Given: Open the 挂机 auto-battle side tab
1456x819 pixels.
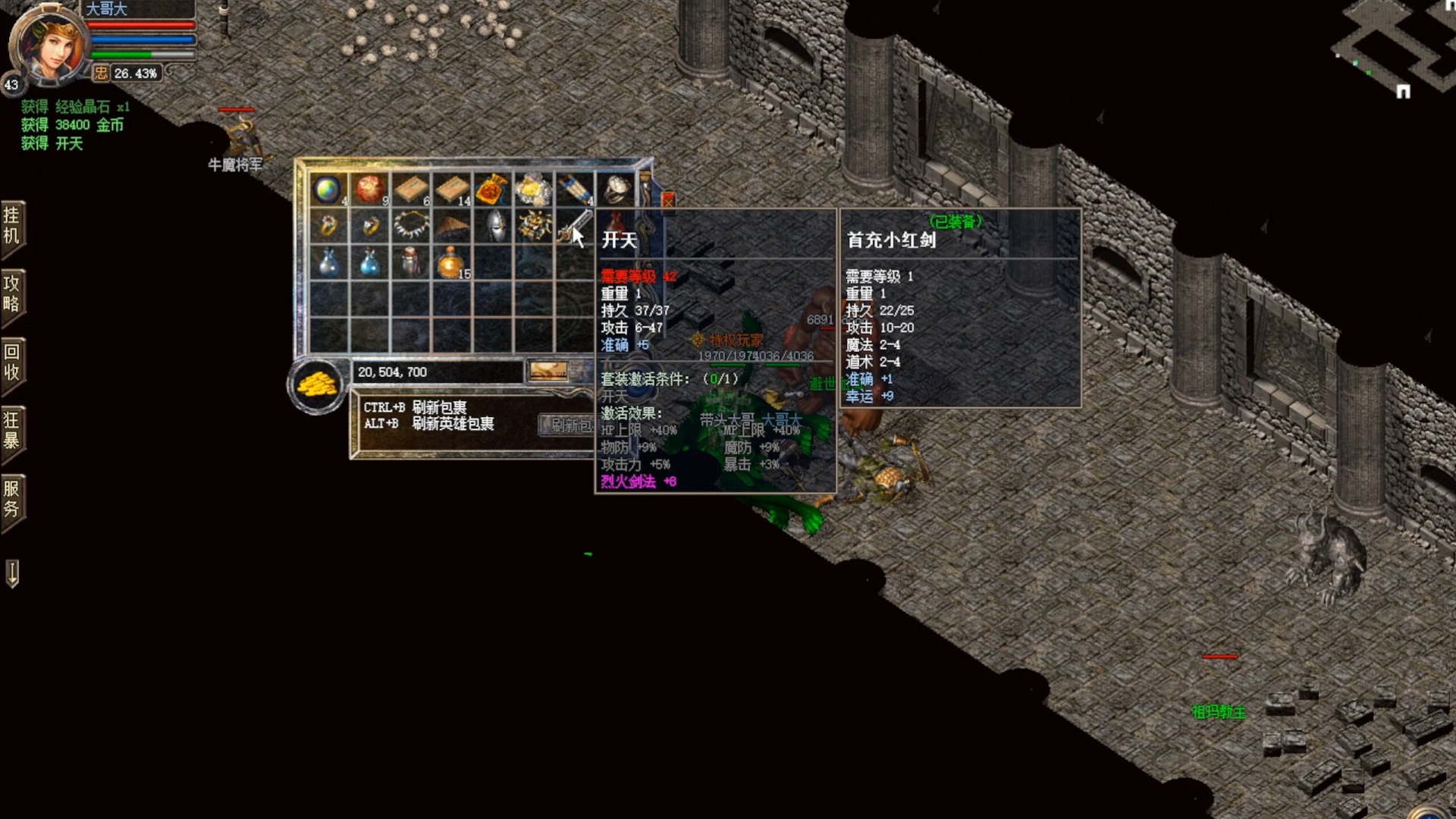Looking at the screenshot, I should coord(12,226).
